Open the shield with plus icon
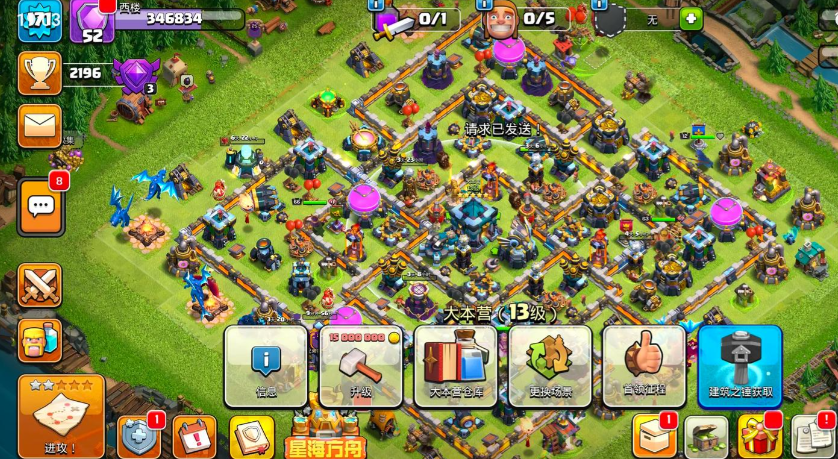 click(139, 437)
